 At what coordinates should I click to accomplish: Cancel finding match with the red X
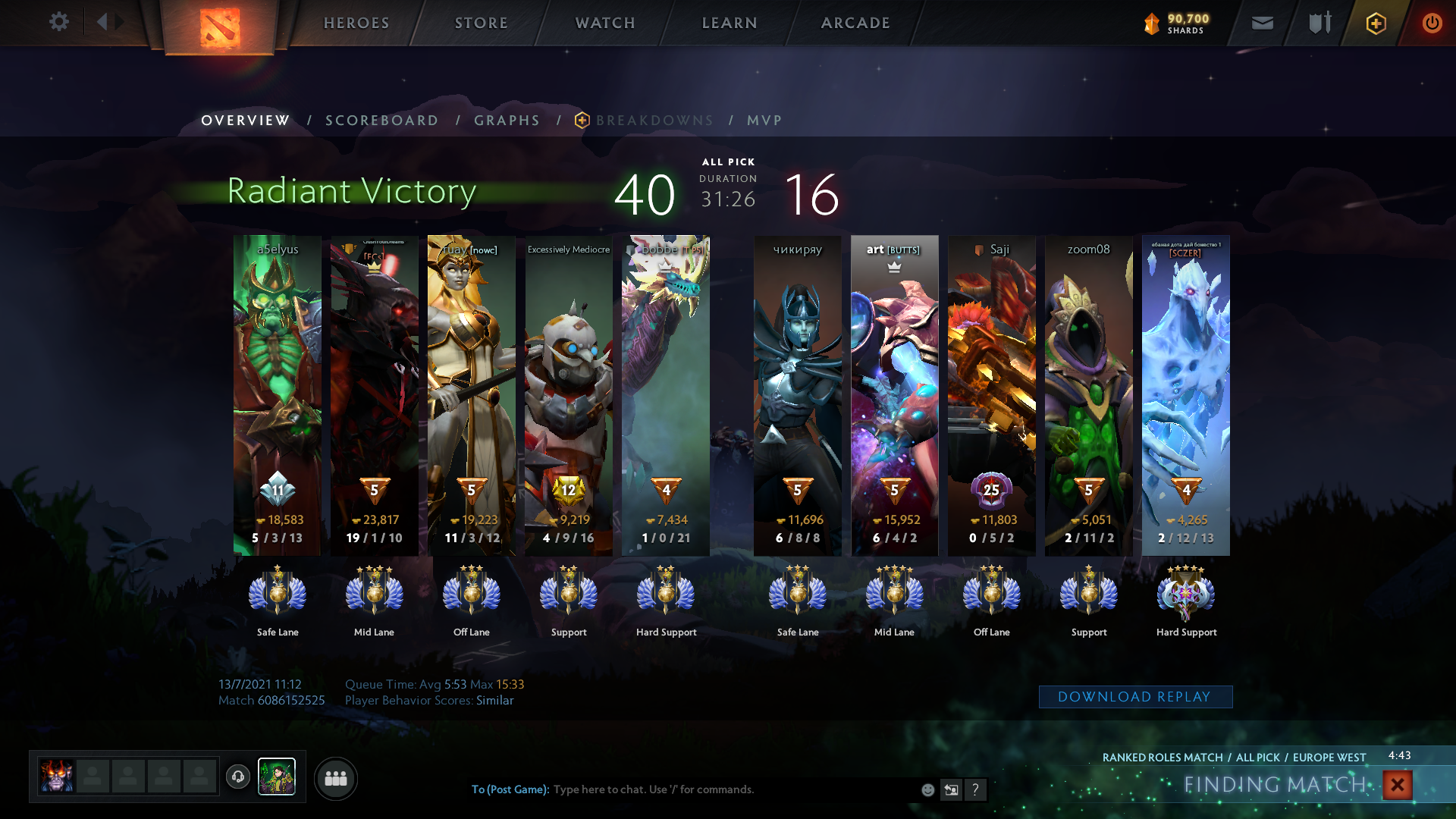pos(1397,785)
